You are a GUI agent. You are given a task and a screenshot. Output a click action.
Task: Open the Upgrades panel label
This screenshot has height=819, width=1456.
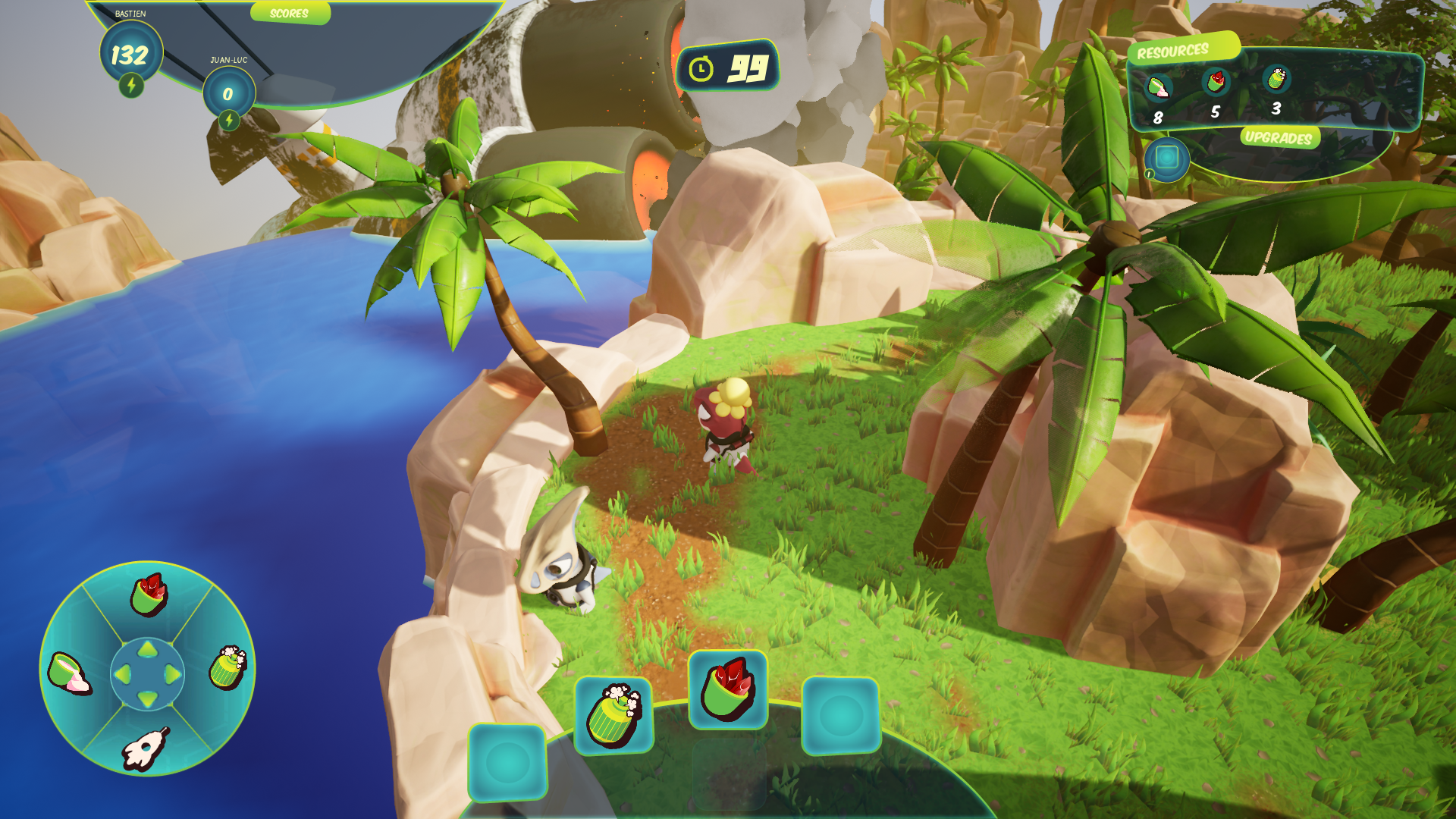[x=1279, y=137]
